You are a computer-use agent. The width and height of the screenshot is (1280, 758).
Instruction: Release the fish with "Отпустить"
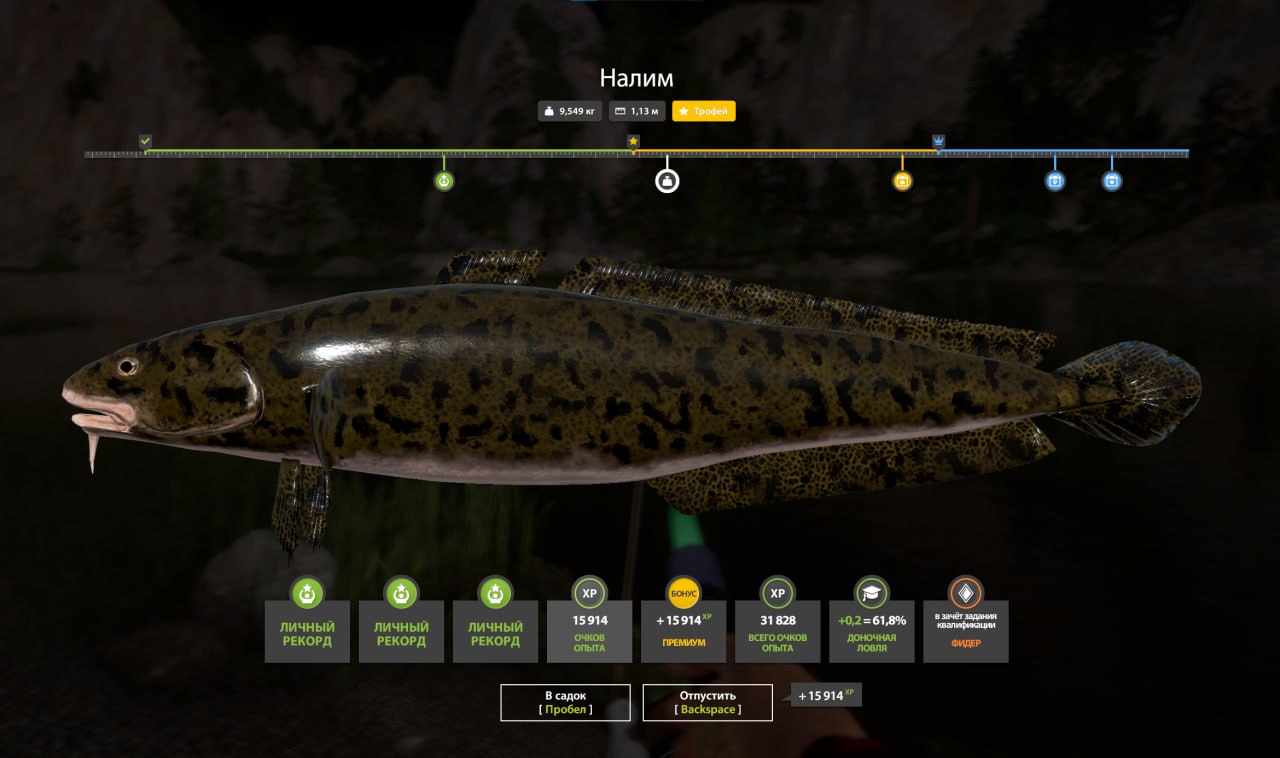pyautogui.click(x=707, y=702)
